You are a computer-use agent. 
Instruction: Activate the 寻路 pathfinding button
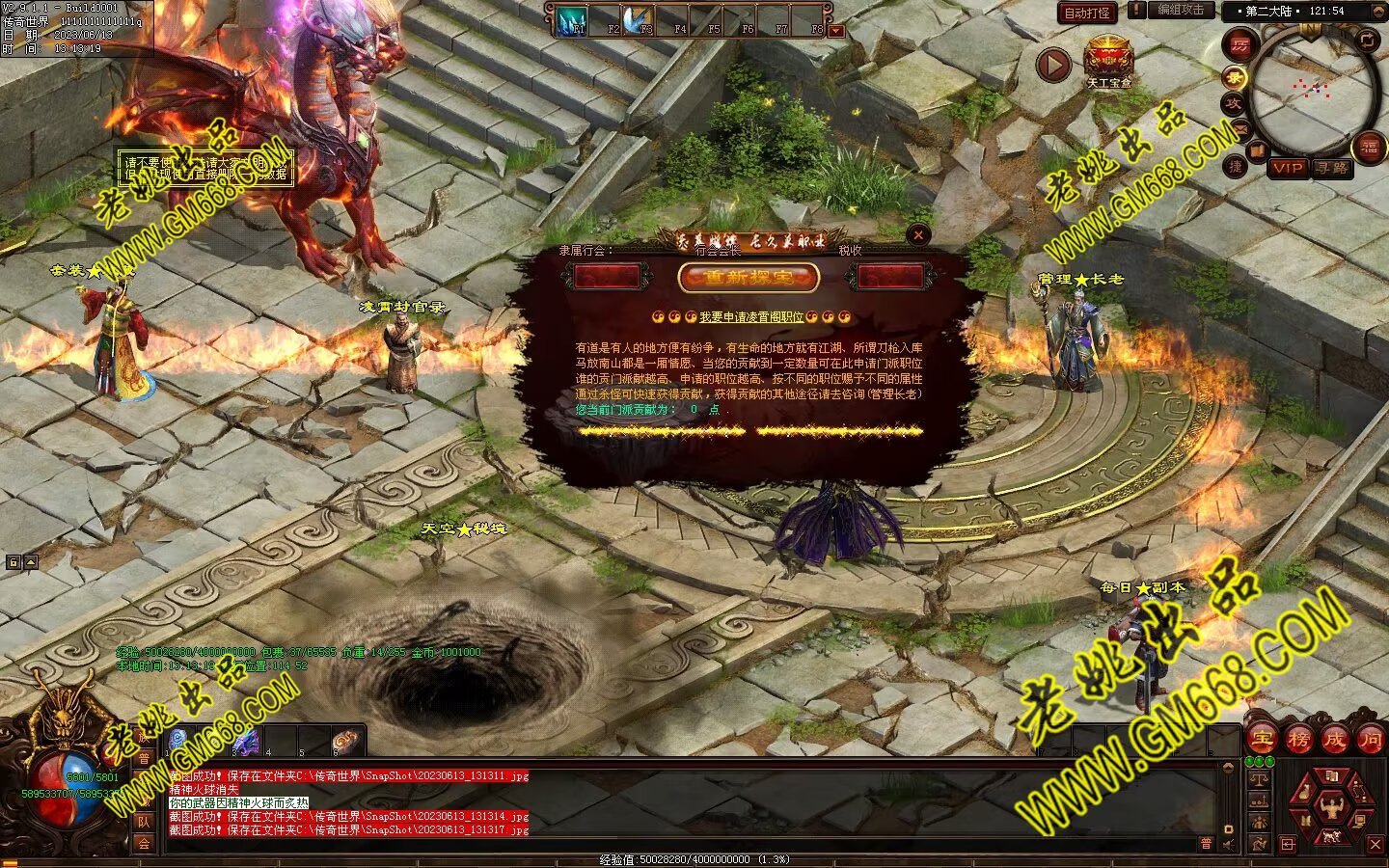[1333, 168]
